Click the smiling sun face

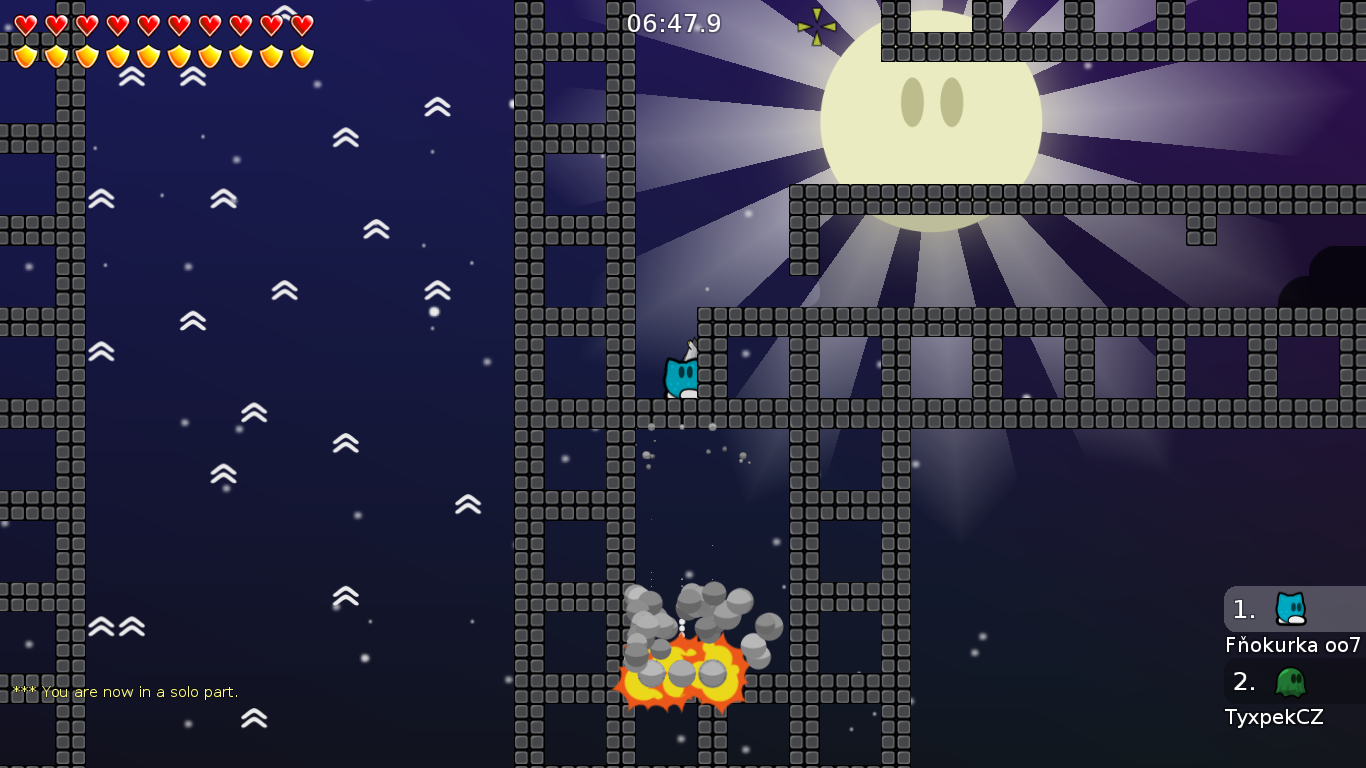pyautogui.click(x=930, y=110)
